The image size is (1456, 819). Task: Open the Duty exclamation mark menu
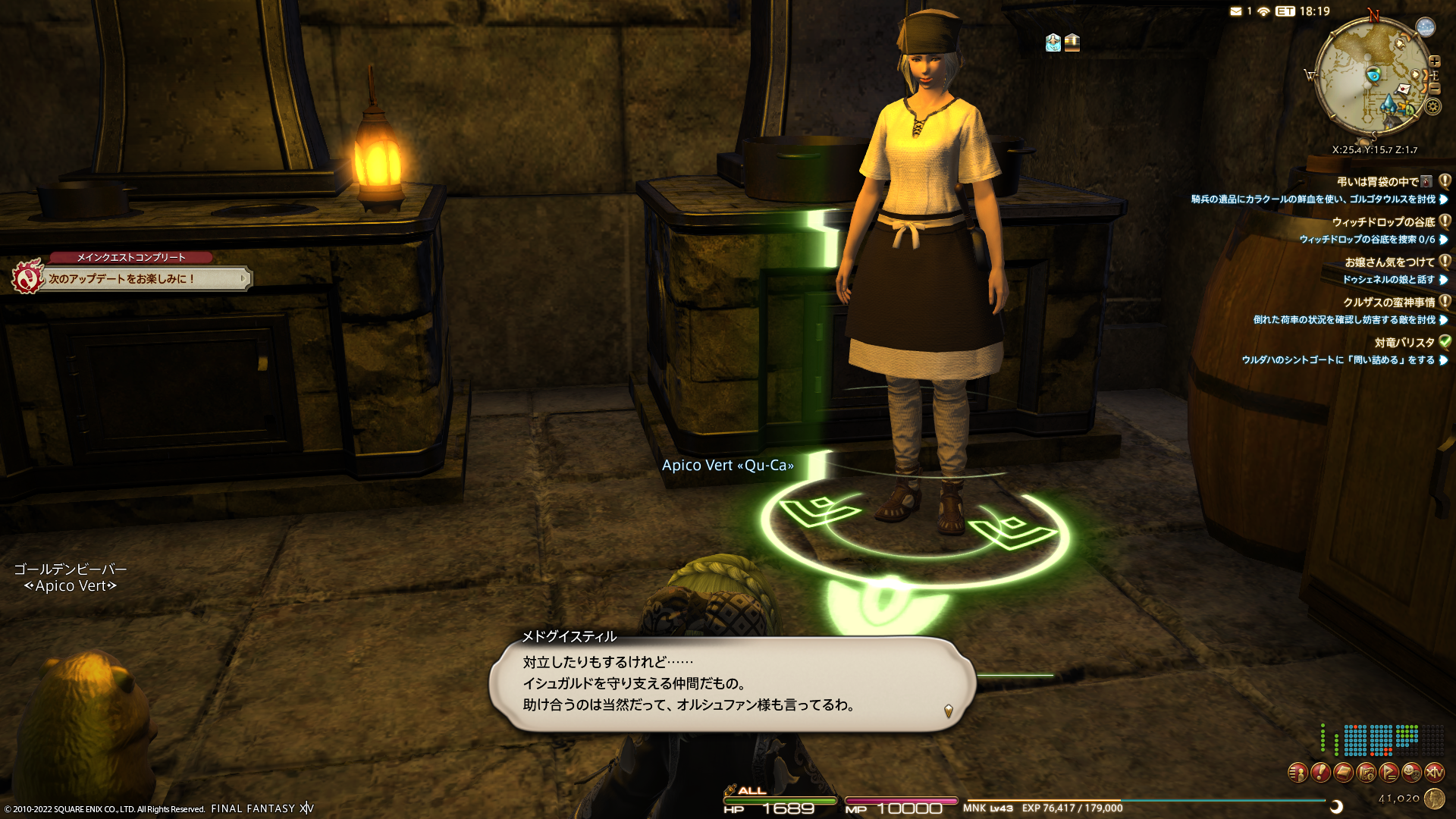[1320, 773]
